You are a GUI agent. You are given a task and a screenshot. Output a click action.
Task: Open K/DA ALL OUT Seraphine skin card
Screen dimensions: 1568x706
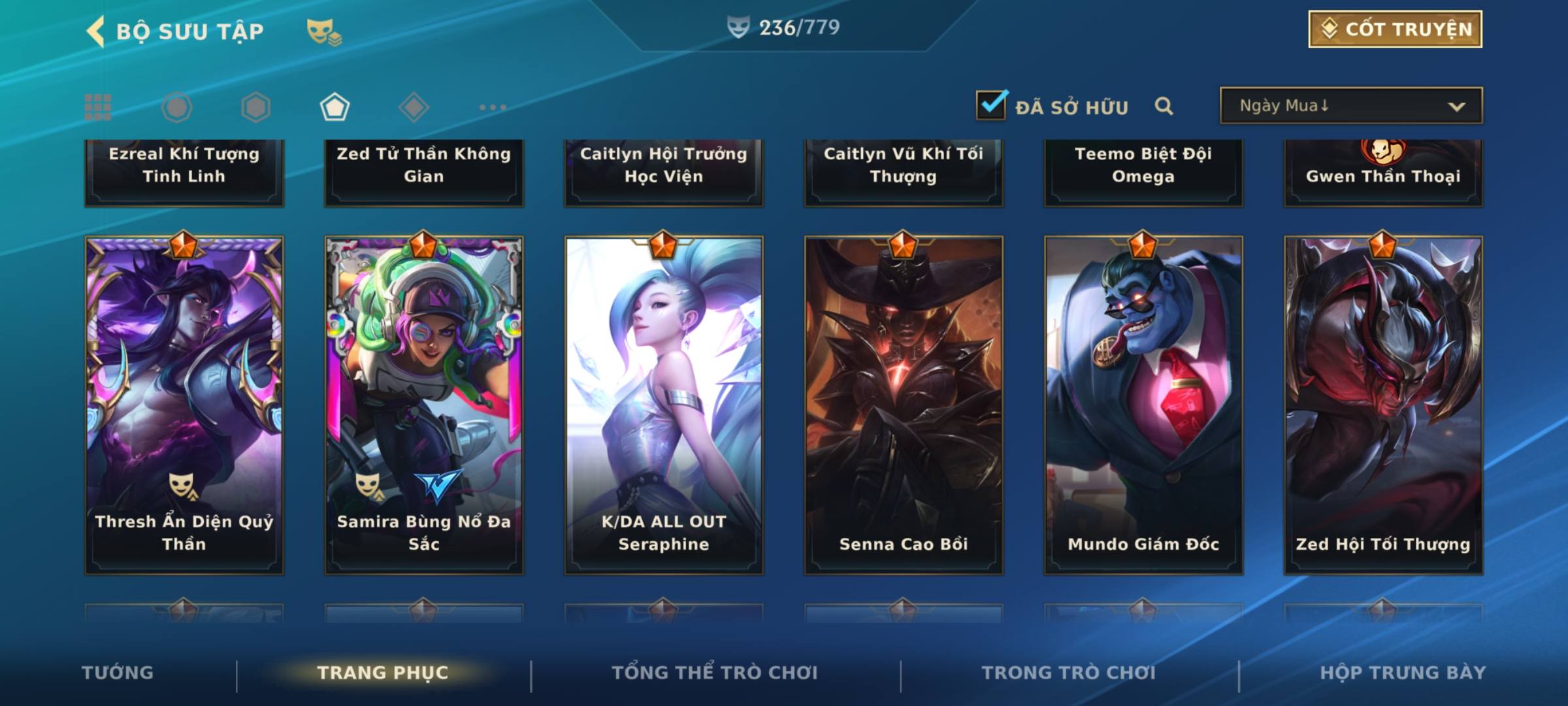tap(664, 405)
